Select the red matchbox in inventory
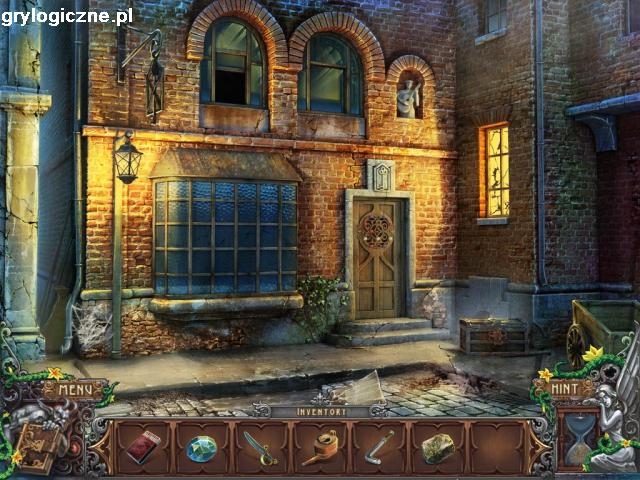640x480 pixels. click(x=142, y=446)
